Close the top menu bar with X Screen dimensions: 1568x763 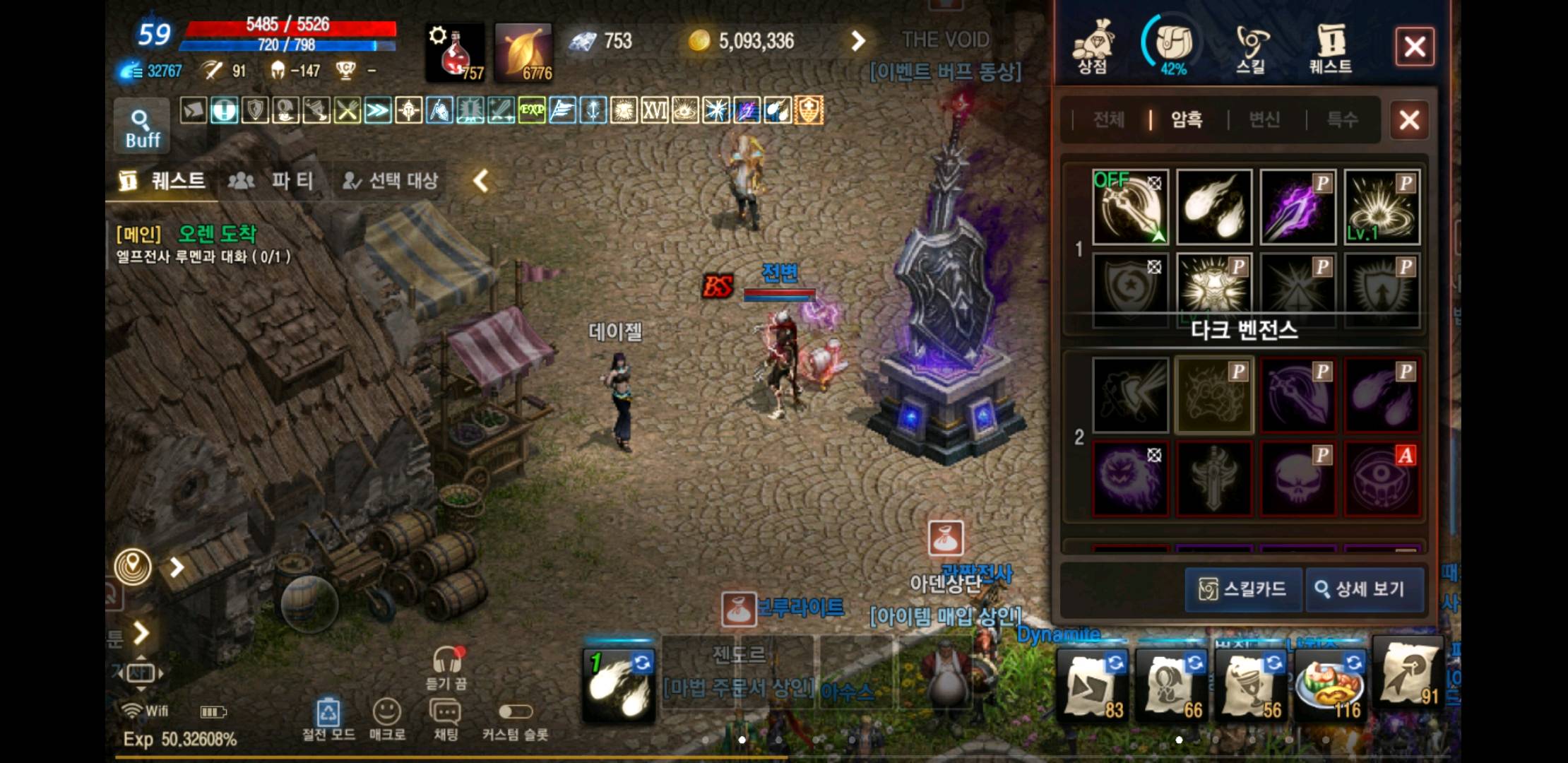coord(1414,47)
